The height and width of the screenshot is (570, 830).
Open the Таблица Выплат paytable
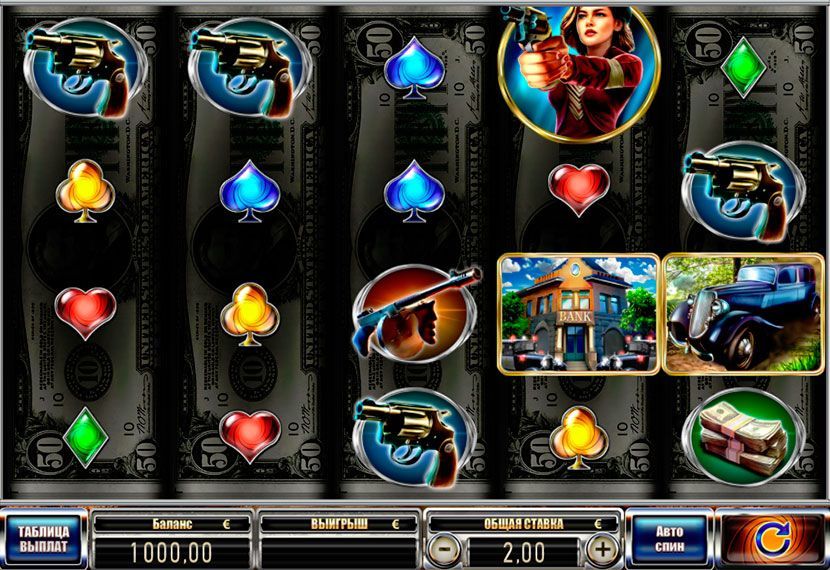[44, 538]
